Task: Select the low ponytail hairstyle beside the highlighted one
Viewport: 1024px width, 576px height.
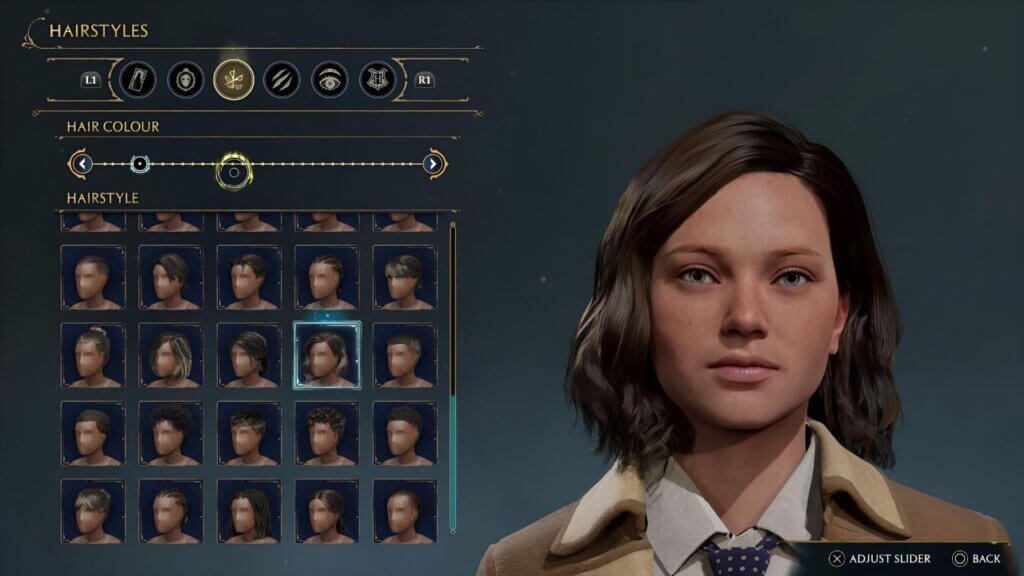Action: click(249, 355)
